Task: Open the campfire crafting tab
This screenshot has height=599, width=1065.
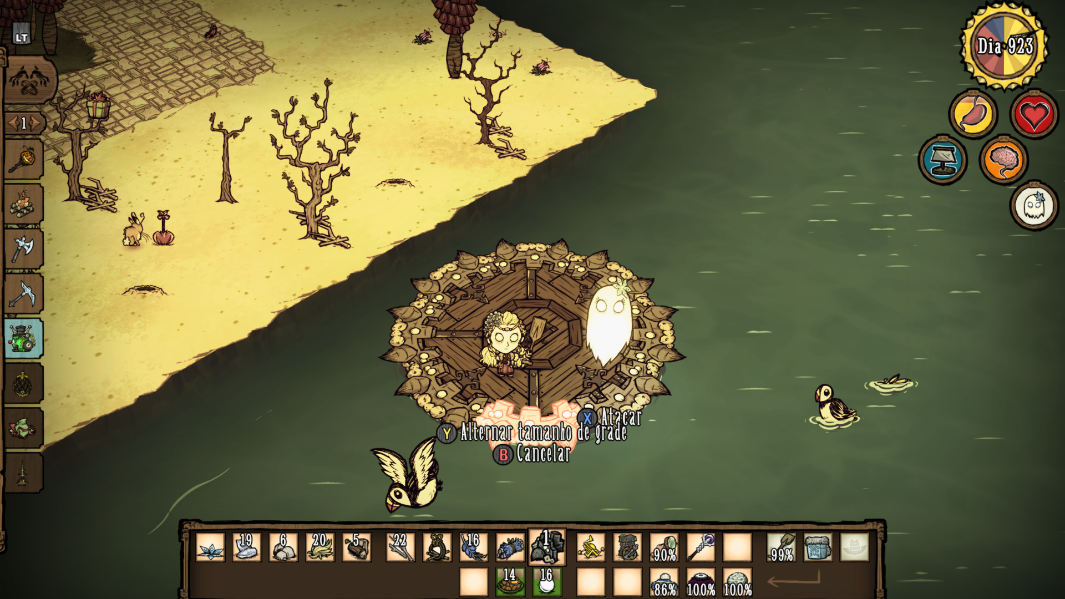Action: tap(22, 203)
